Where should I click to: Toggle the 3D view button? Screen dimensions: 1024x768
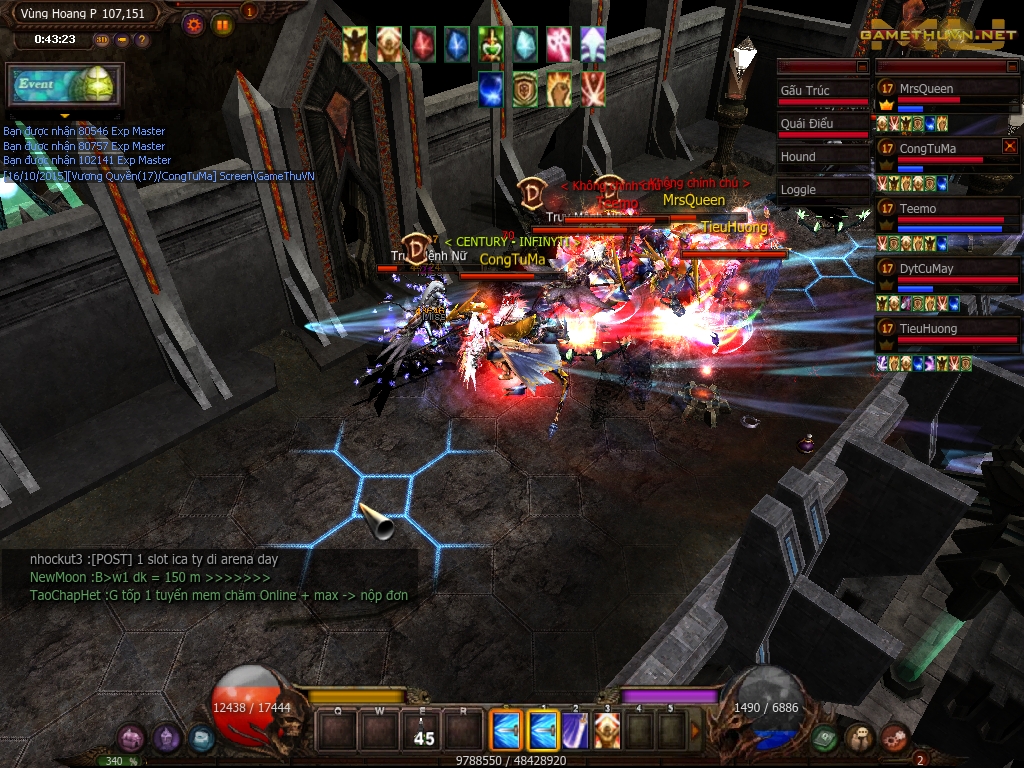(102, 40)
